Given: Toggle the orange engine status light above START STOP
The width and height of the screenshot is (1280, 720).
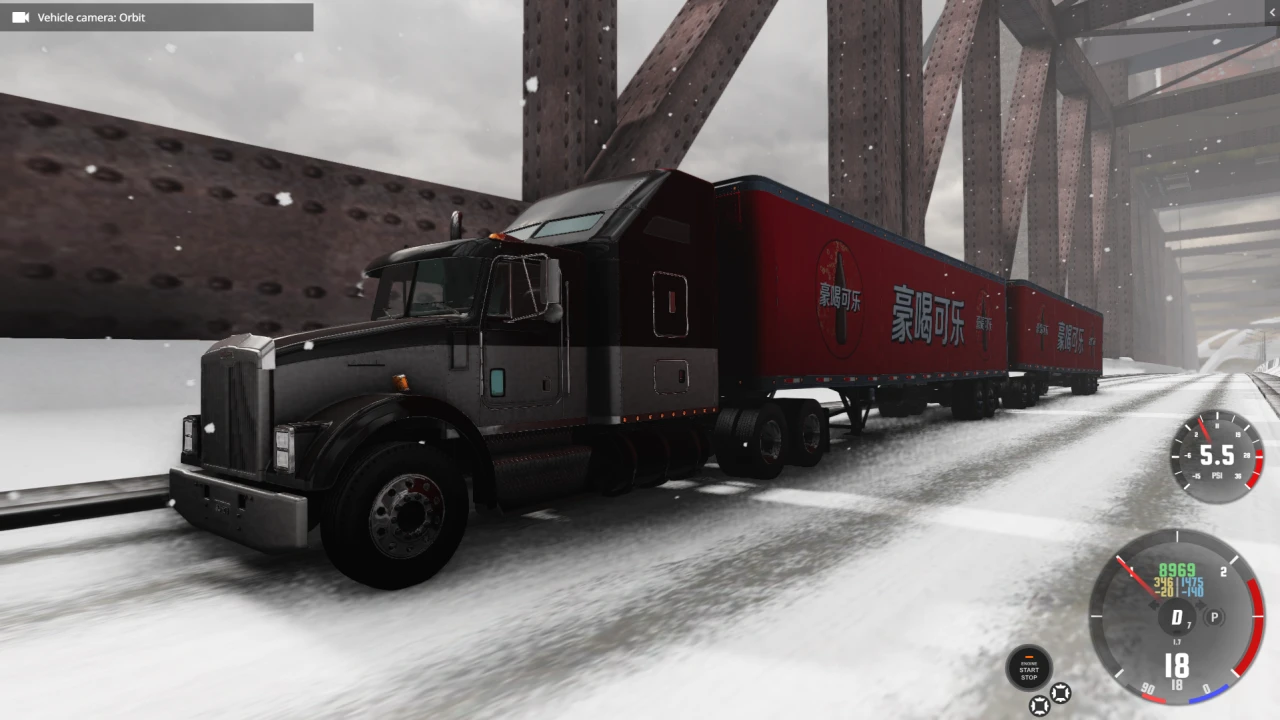Looking at the screenshot, I should (x=1029, y=655).
